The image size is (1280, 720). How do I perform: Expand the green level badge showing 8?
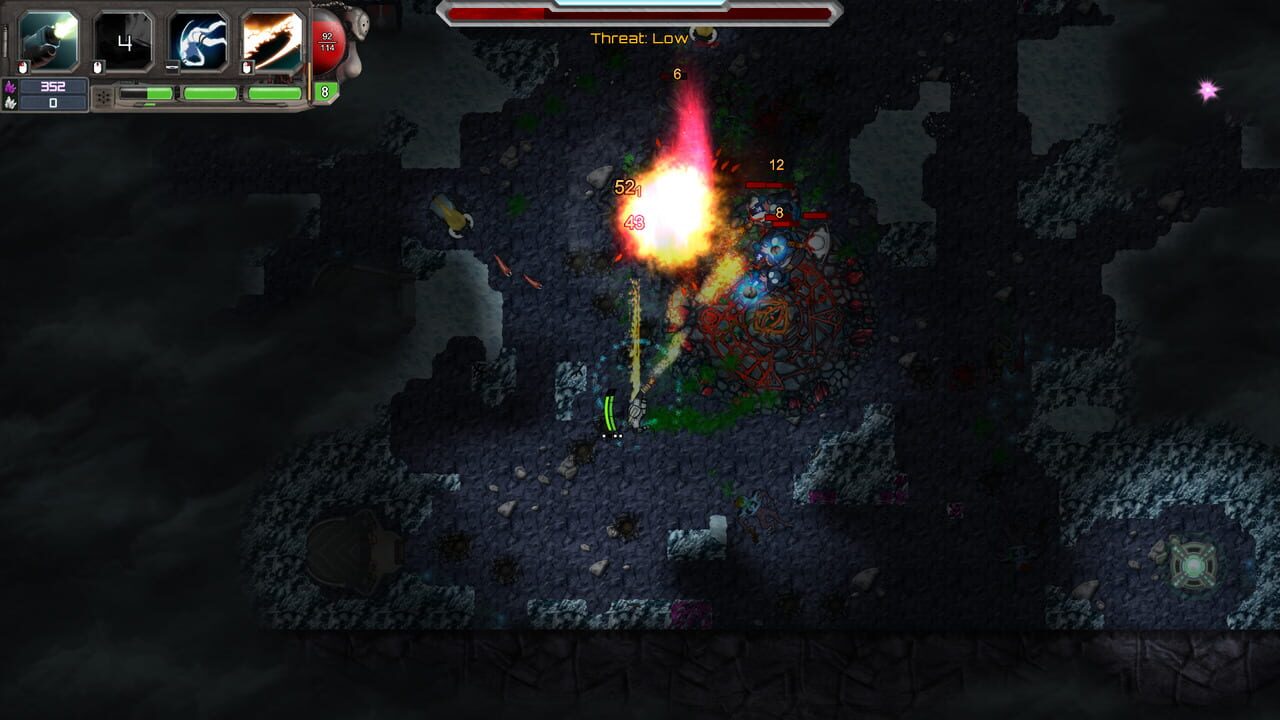(325, 92)
